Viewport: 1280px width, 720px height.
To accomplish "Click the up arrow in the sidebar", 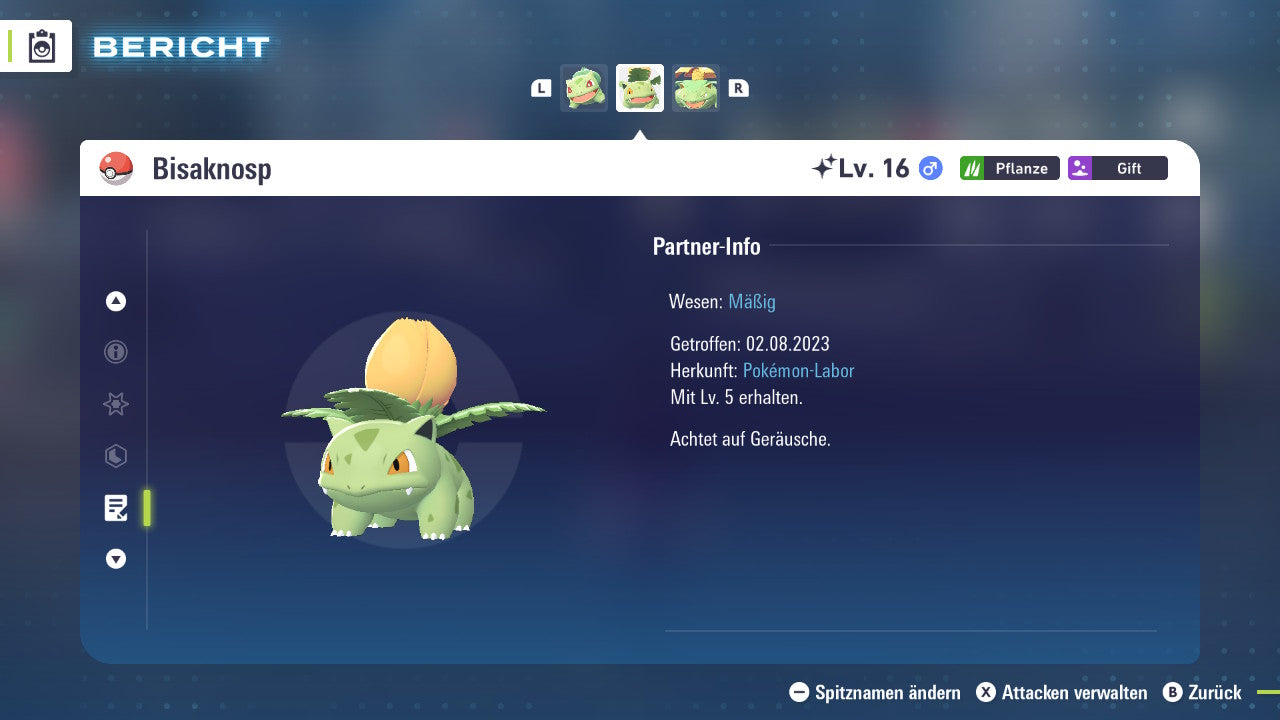I will click(116, 301).
